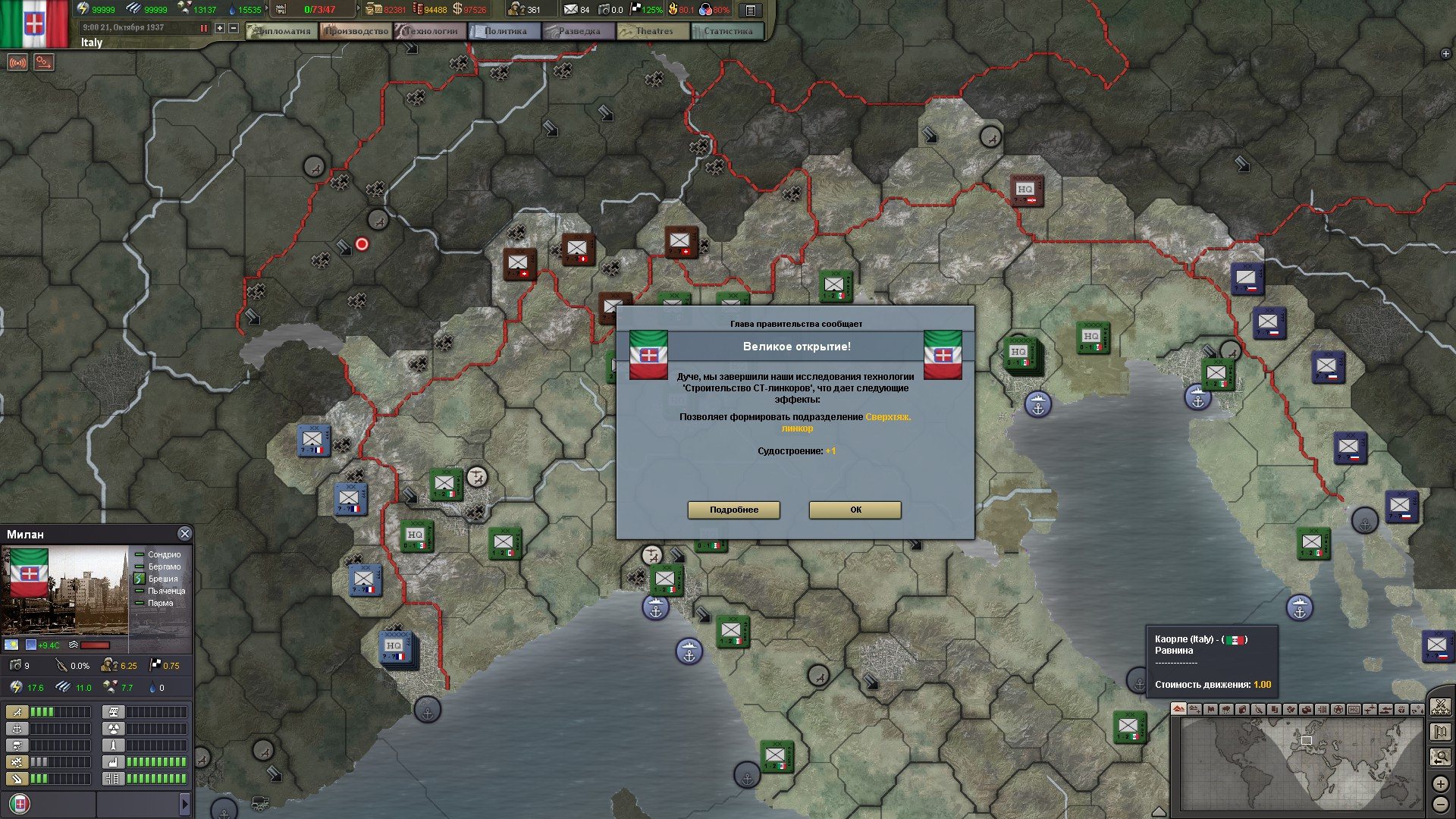
Task: Zoom in using the minimap plus button
Action: 1441,783
